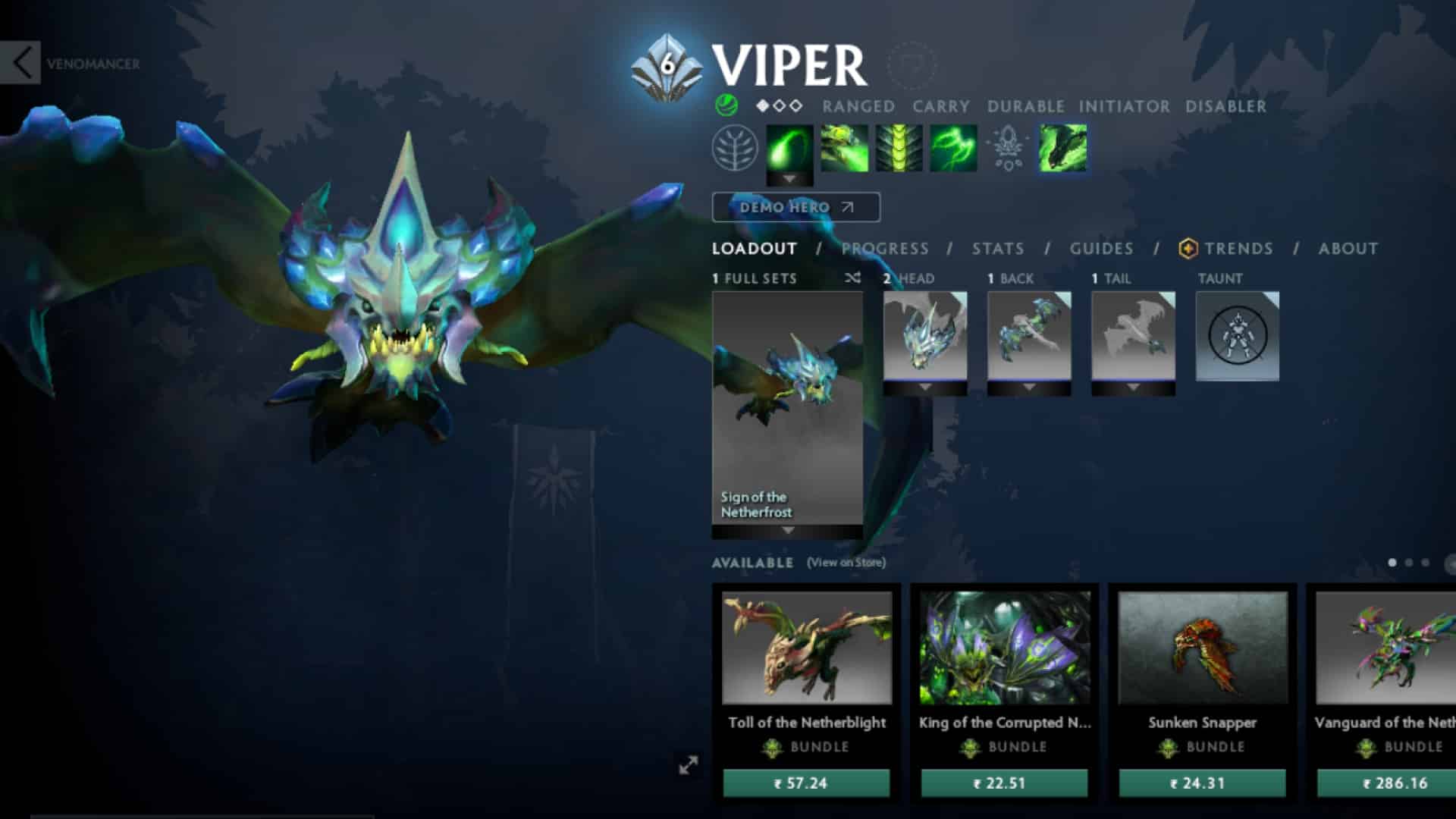Screen dimensions: 1456x819
Task: Select the Viper Strike ultimate icon
Action: point(1062,148)
